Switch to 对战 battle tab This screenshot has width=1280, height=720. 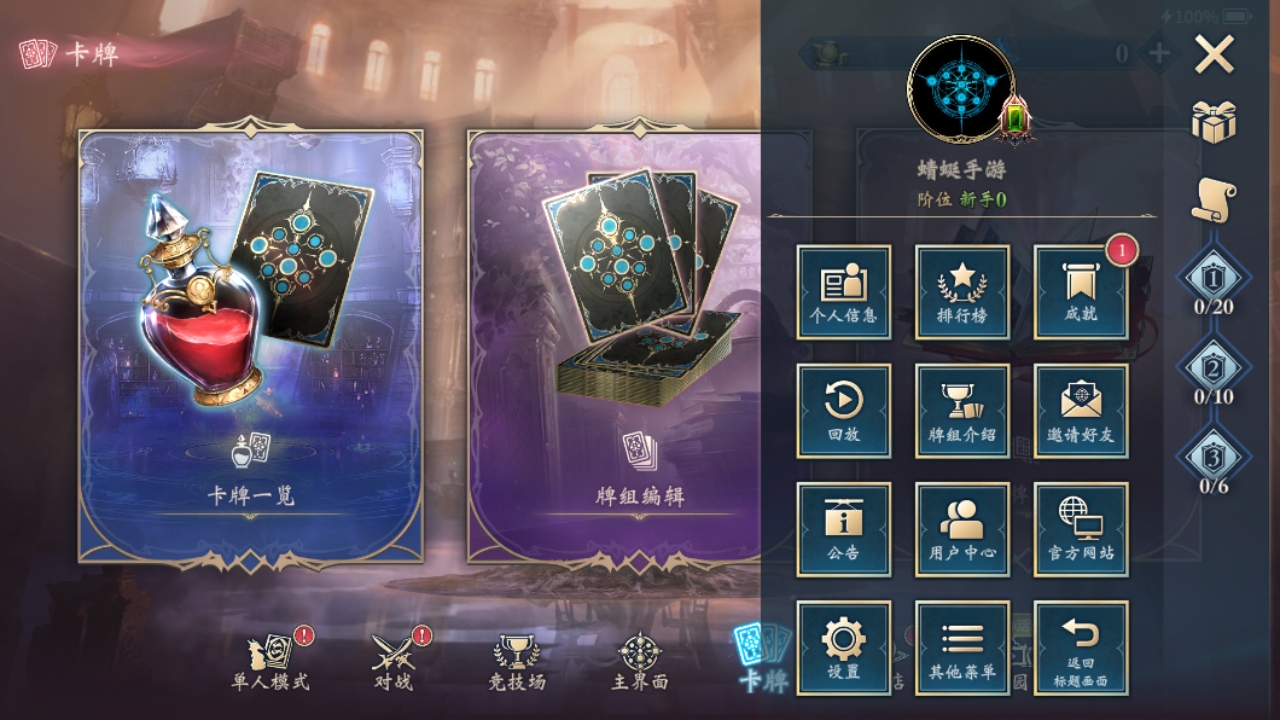click(x=394, y=662)
